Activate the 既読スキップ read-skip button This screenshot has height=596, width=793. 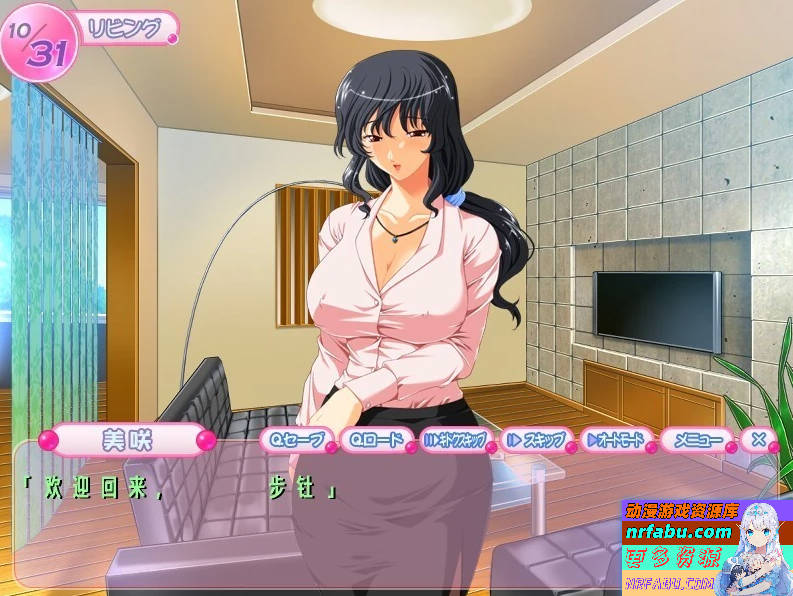[454, 439]
